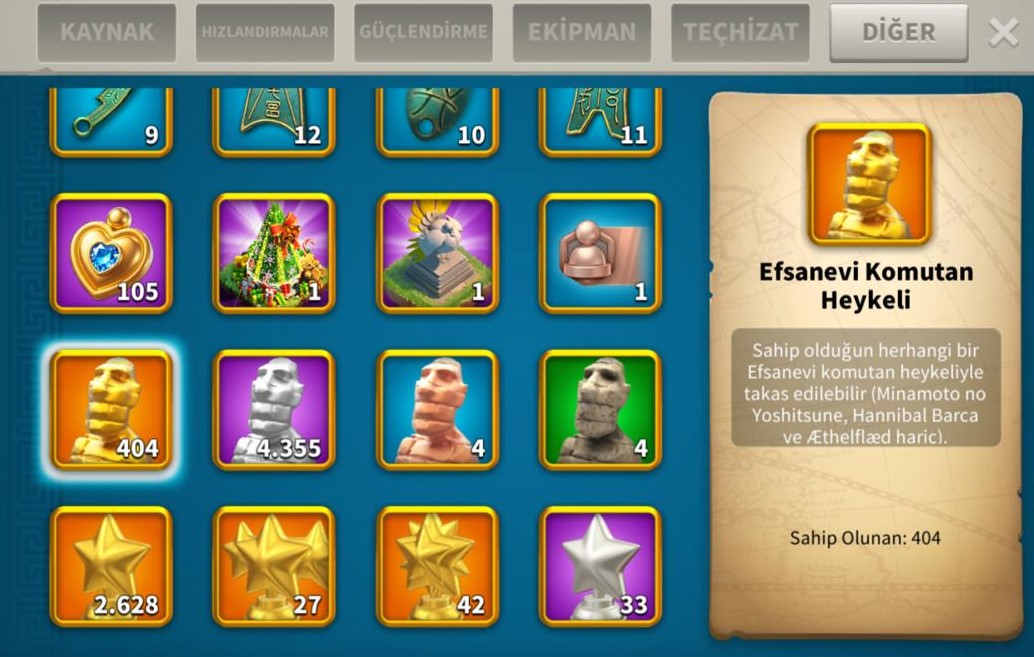Choose the silver commander statue with 4.355

click(274, 410)
